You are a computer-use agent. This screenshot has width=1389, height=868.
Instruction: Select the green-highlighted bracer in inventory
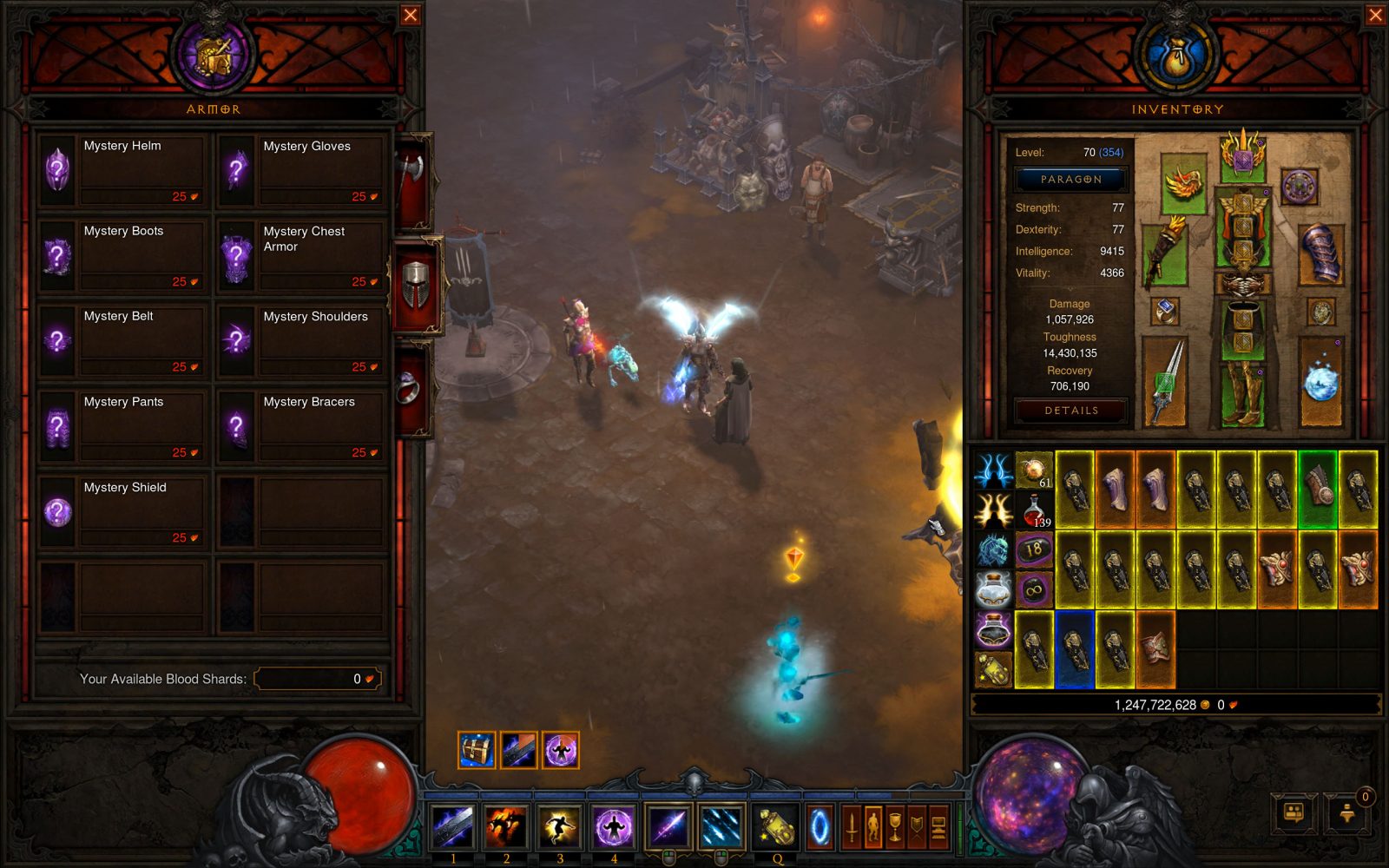(x=1318, y=490)
